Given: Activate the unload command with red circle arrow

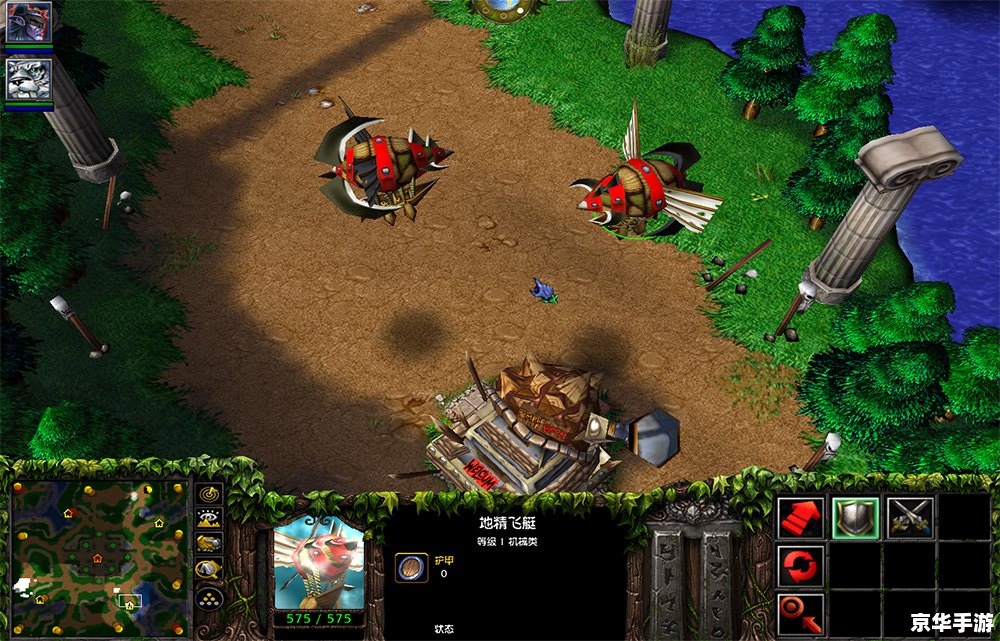Looking at the screenshot, I should [x=801, y=612].
